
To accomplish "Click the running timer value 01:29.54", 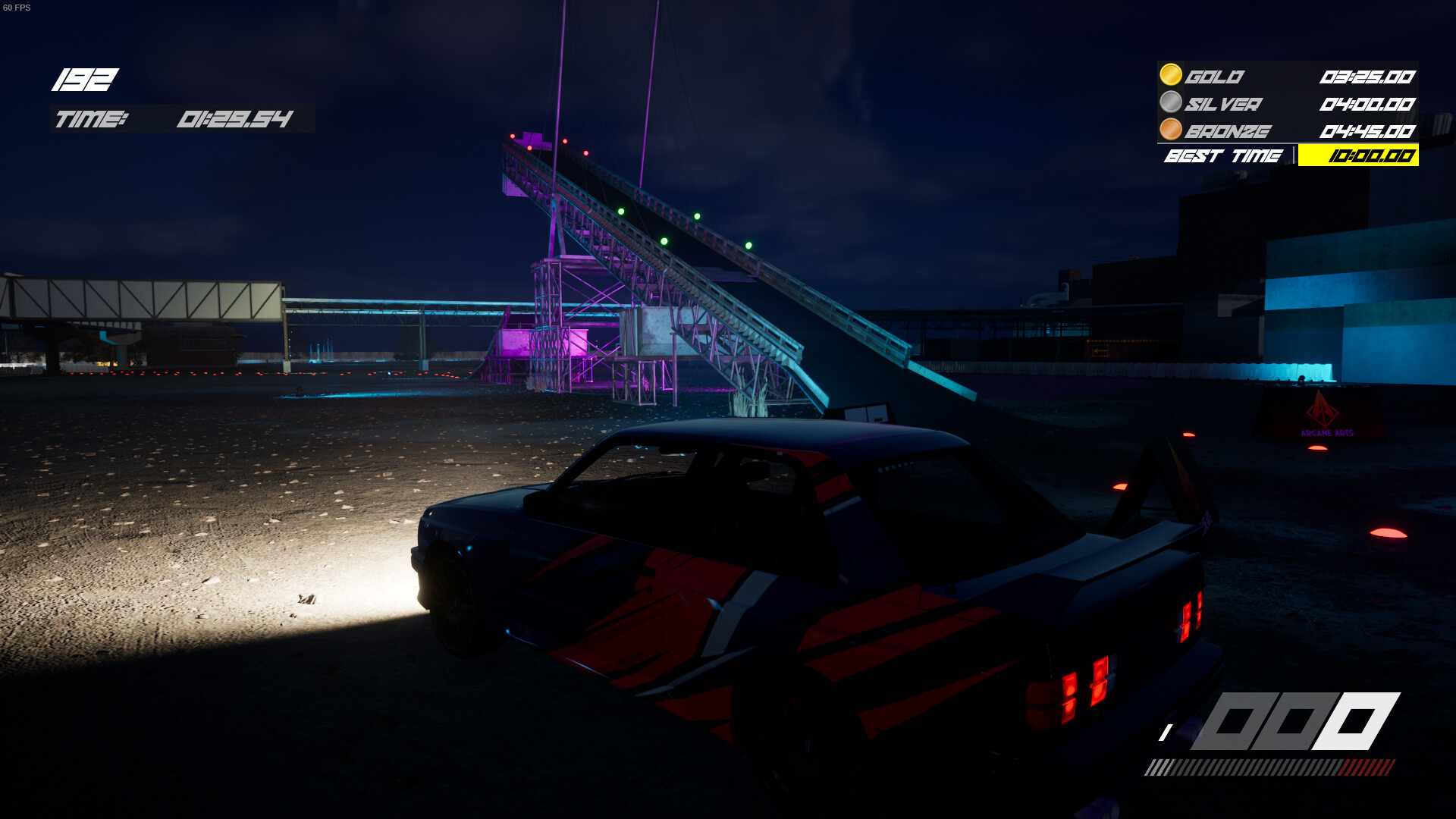I will click(235, 118).
